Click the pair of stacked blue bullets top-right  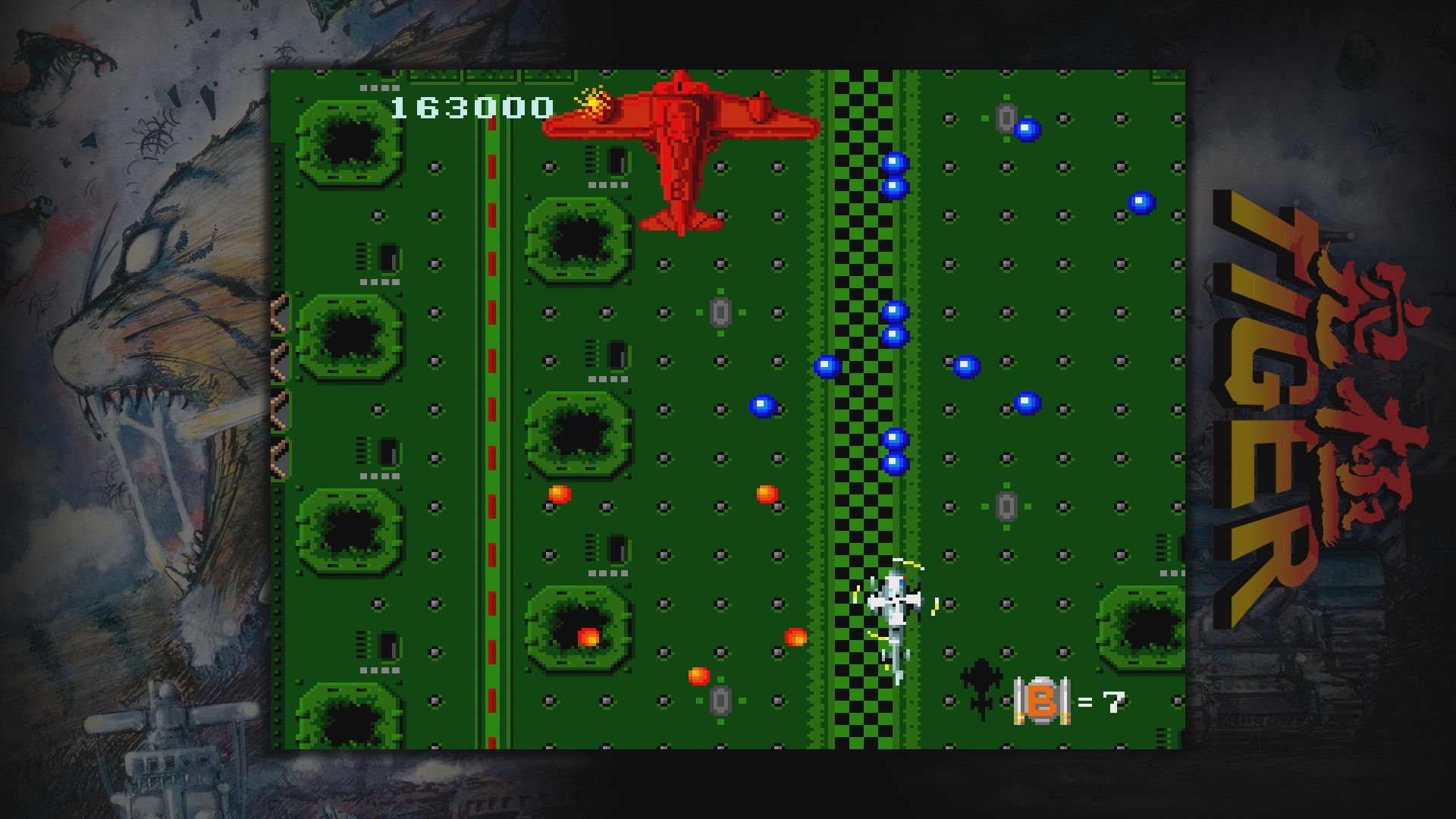[895, 174]
